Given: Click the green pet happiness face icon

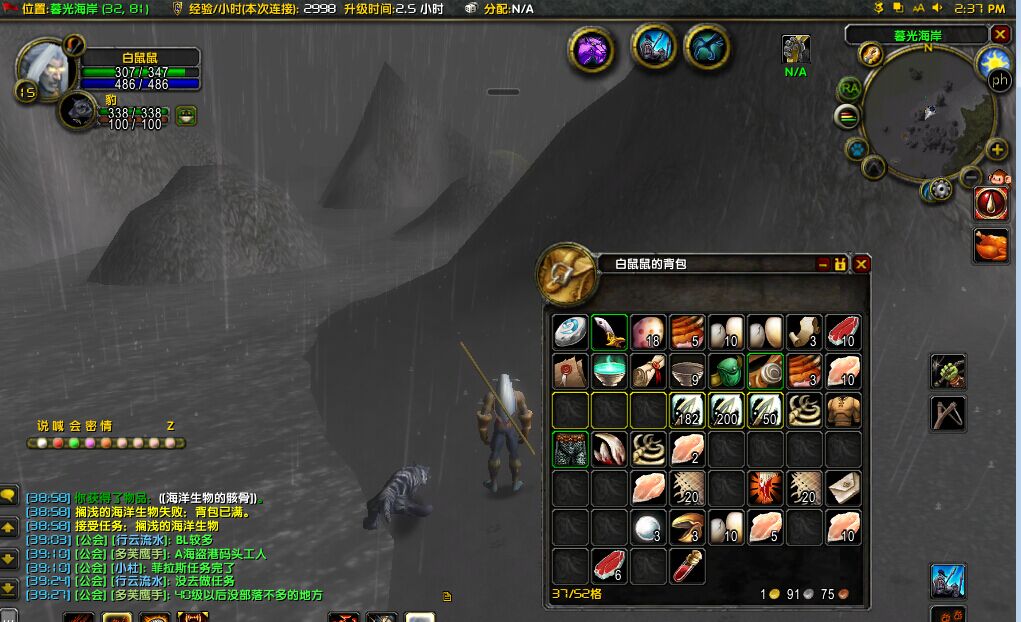Looking at the screenshot, I should click(186, 117).
